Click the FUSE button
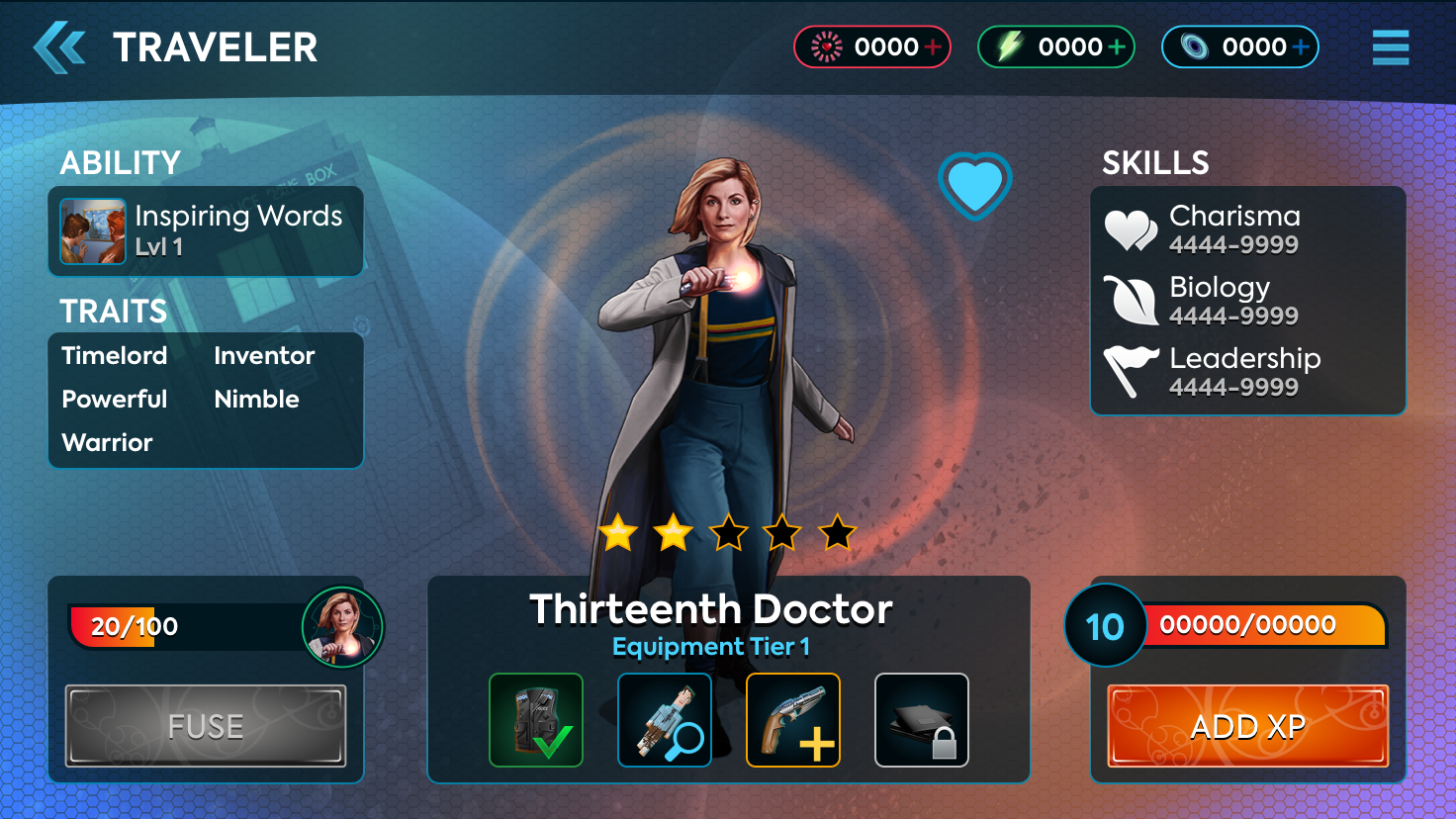Image resolution: width=1456 pixels, height=819 pixels. coord(206,726)
